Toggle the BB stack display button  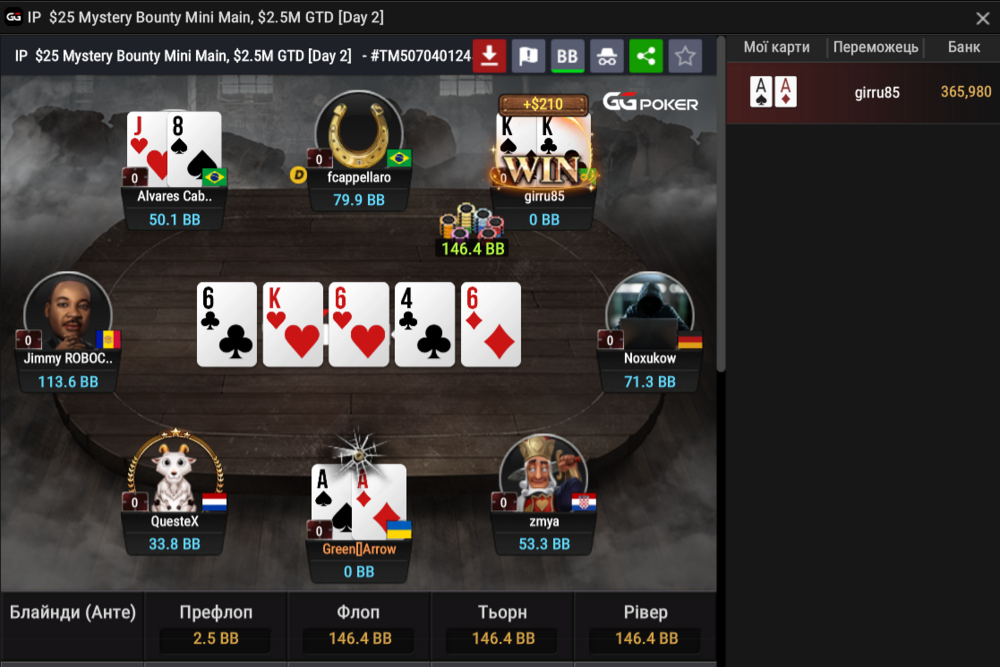tap(567, 56)
